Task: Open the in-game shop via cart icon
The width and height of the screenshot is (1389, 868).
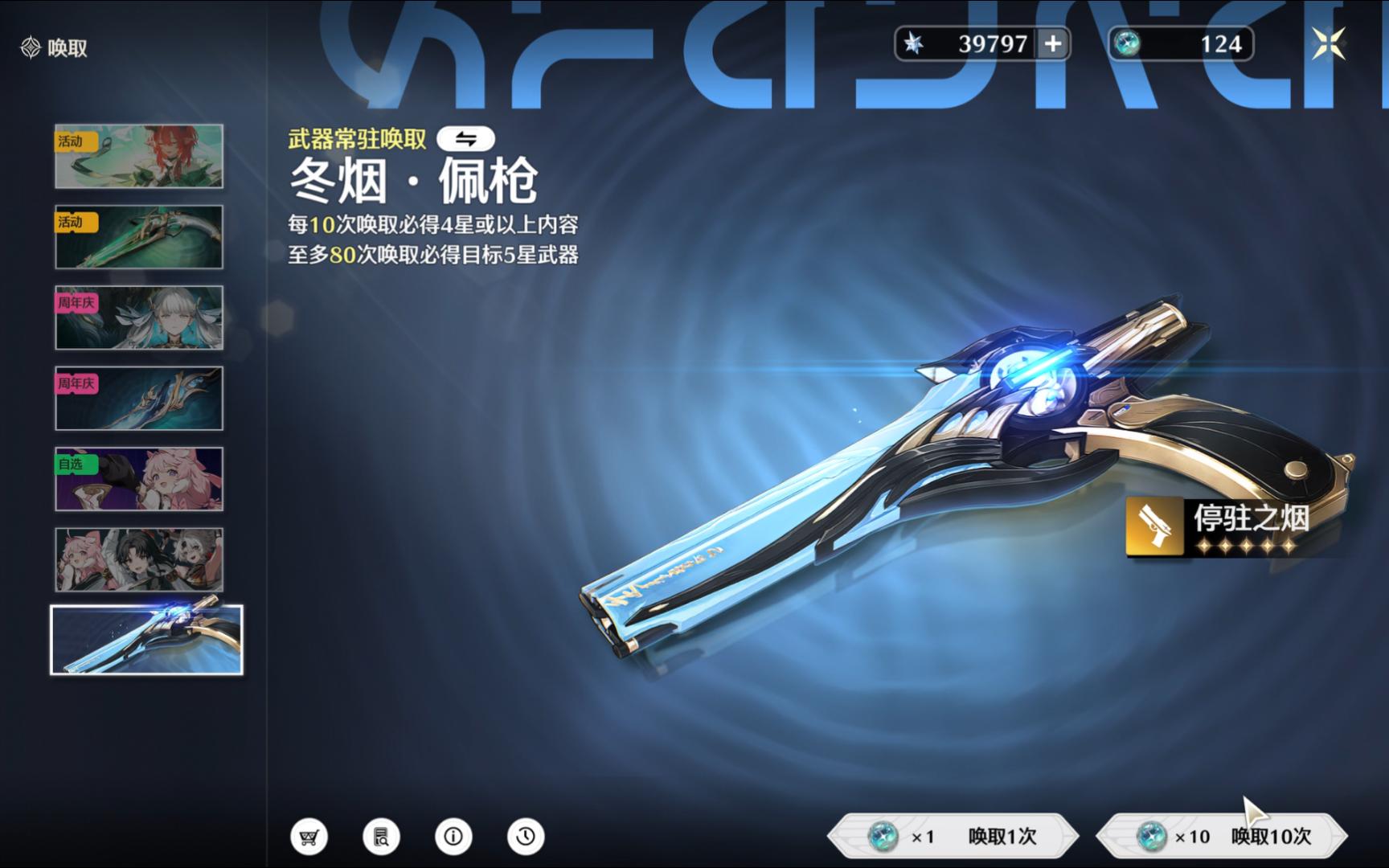Action: (309, 836)
